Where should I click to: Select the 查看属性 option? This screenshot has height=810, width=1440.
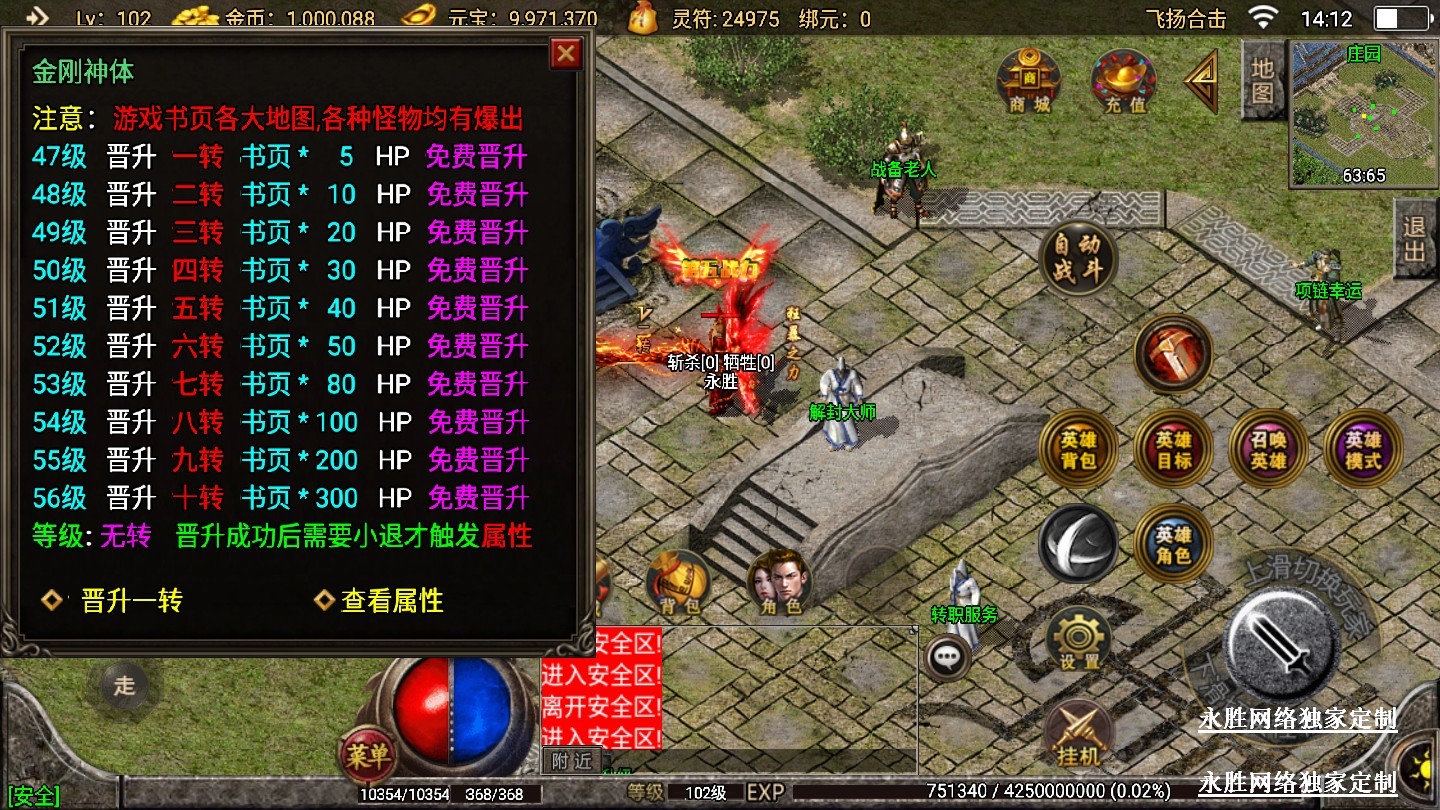[391, 601]
